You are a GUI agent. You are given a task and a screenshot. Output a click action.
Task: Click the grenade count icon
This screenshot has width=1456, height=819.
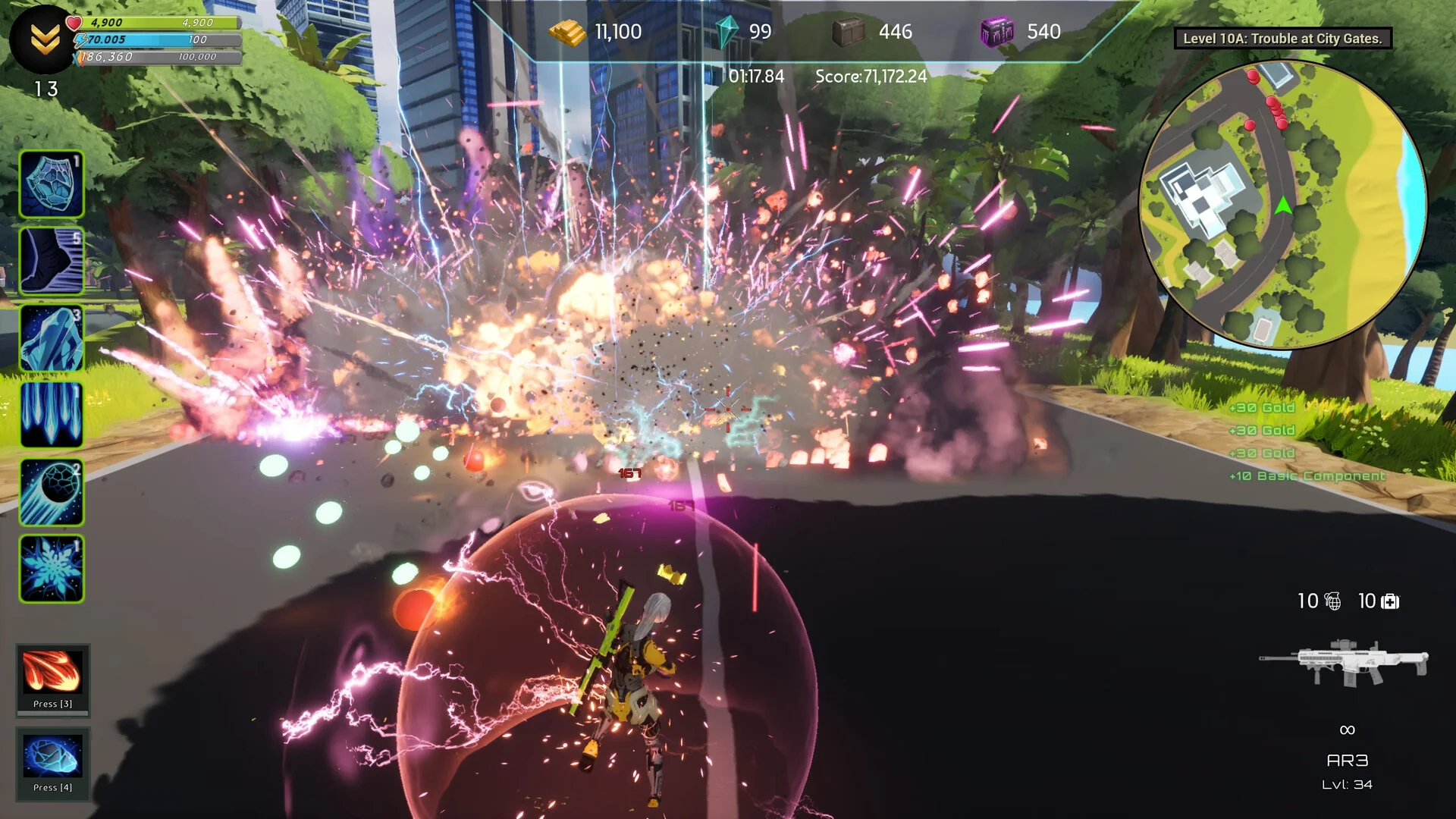[x=1332, y=601]
